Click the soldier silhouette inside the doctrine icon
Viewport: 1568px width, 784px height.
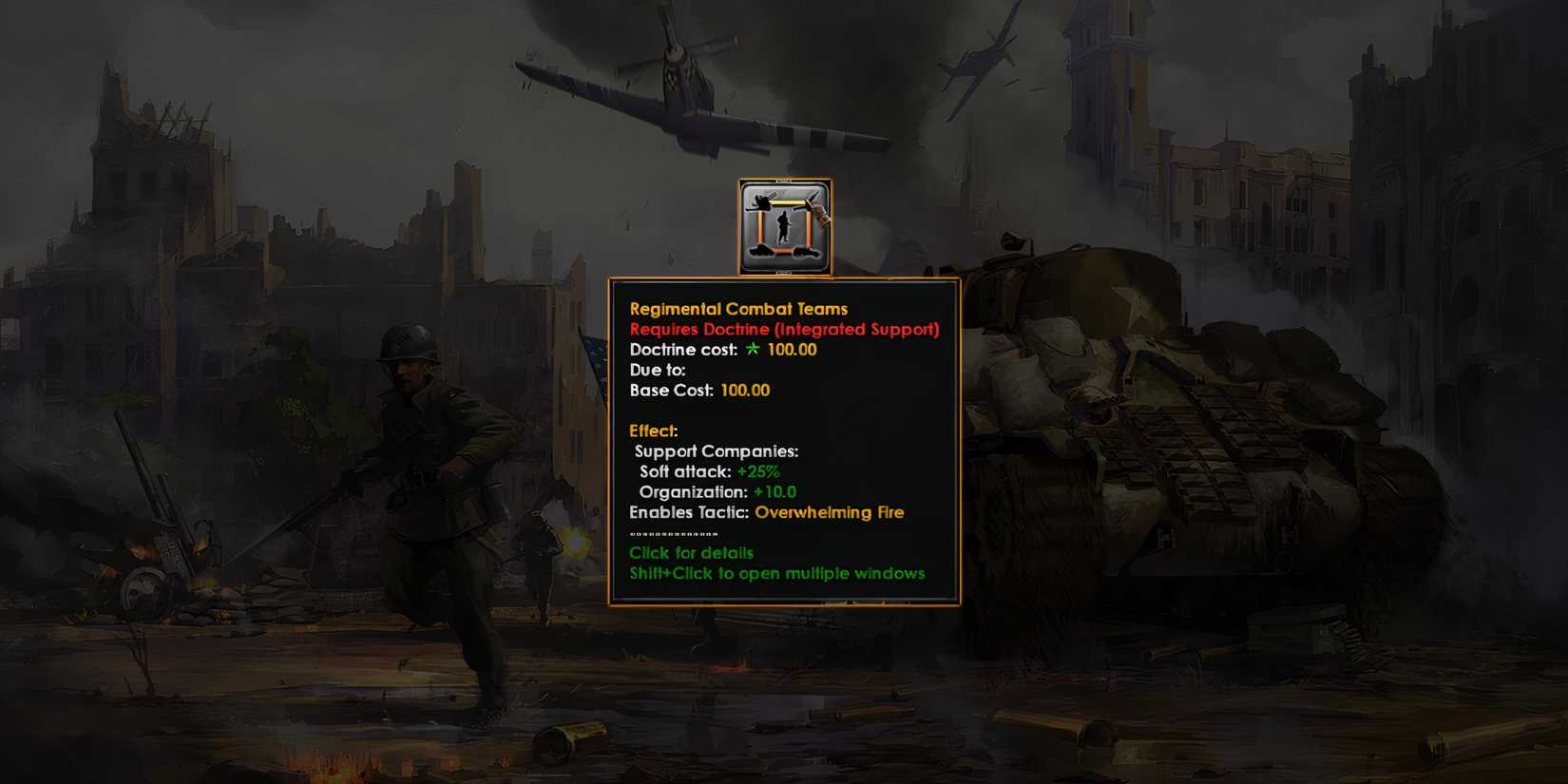784,225
